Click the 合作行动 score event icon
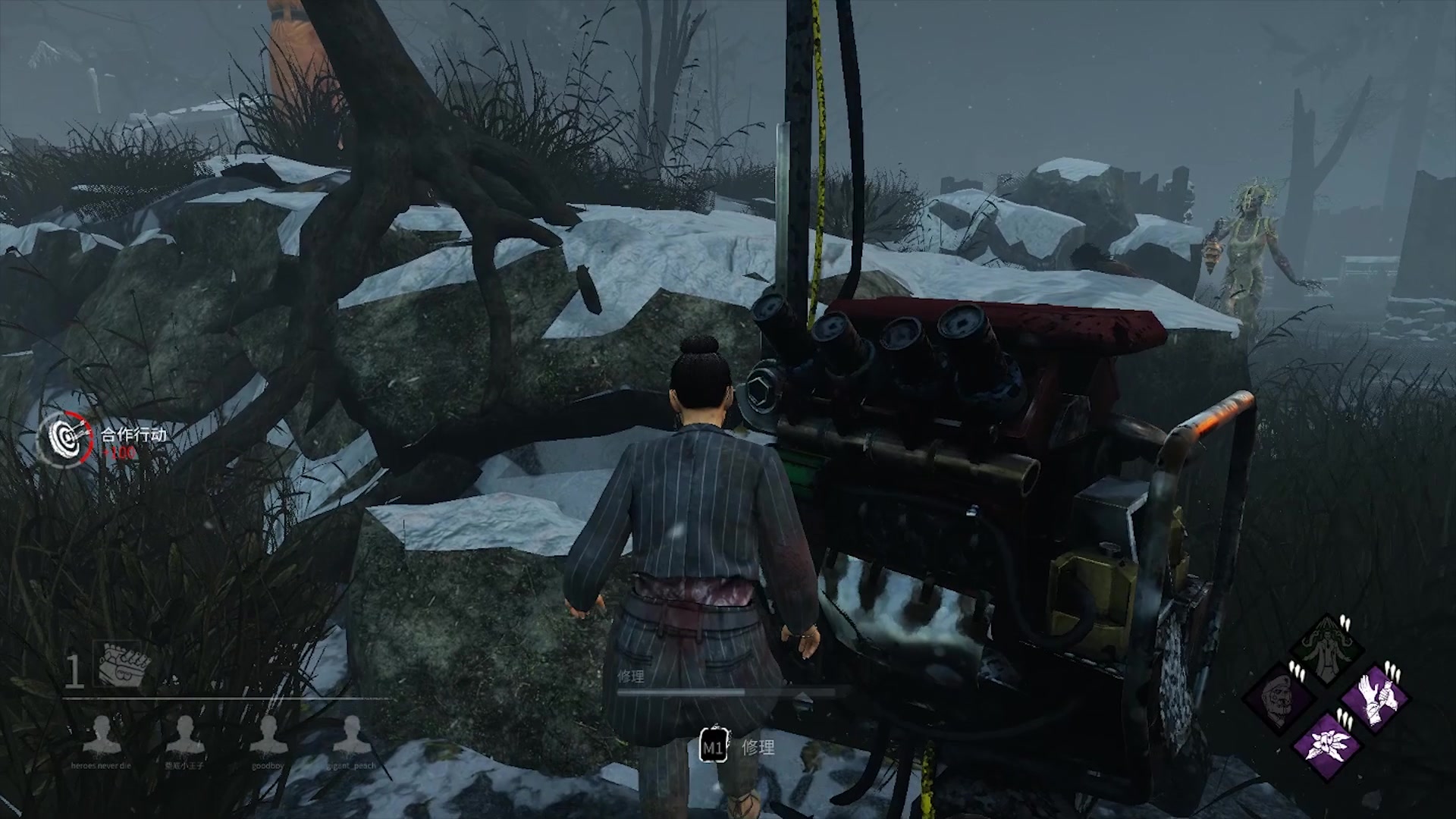Image resolution: width=1456 pixels, height=819 pixels. [x=65, y=438]
